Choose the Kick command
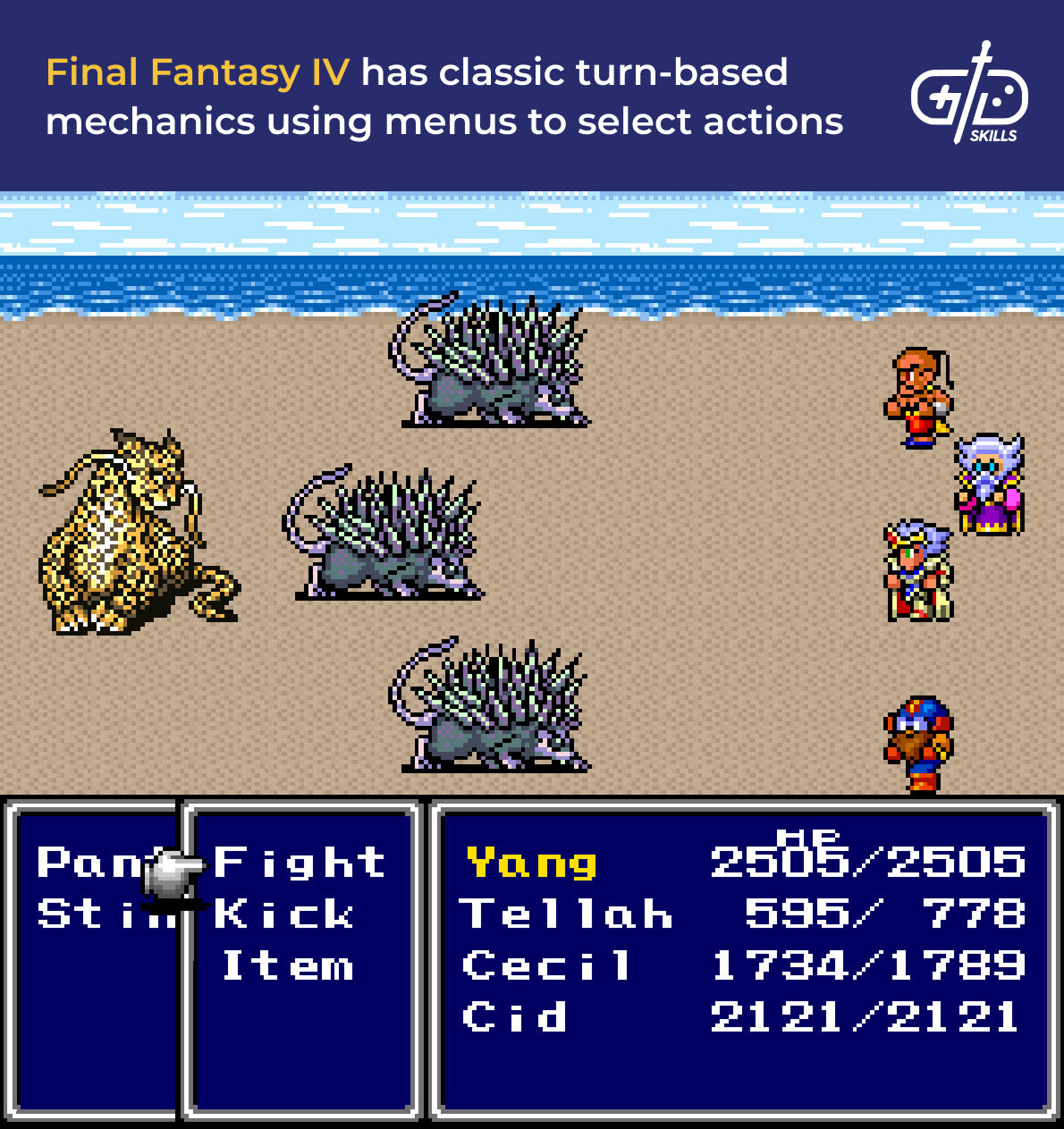Screen dimensions: 1064x1129 (x=284, y=914)
